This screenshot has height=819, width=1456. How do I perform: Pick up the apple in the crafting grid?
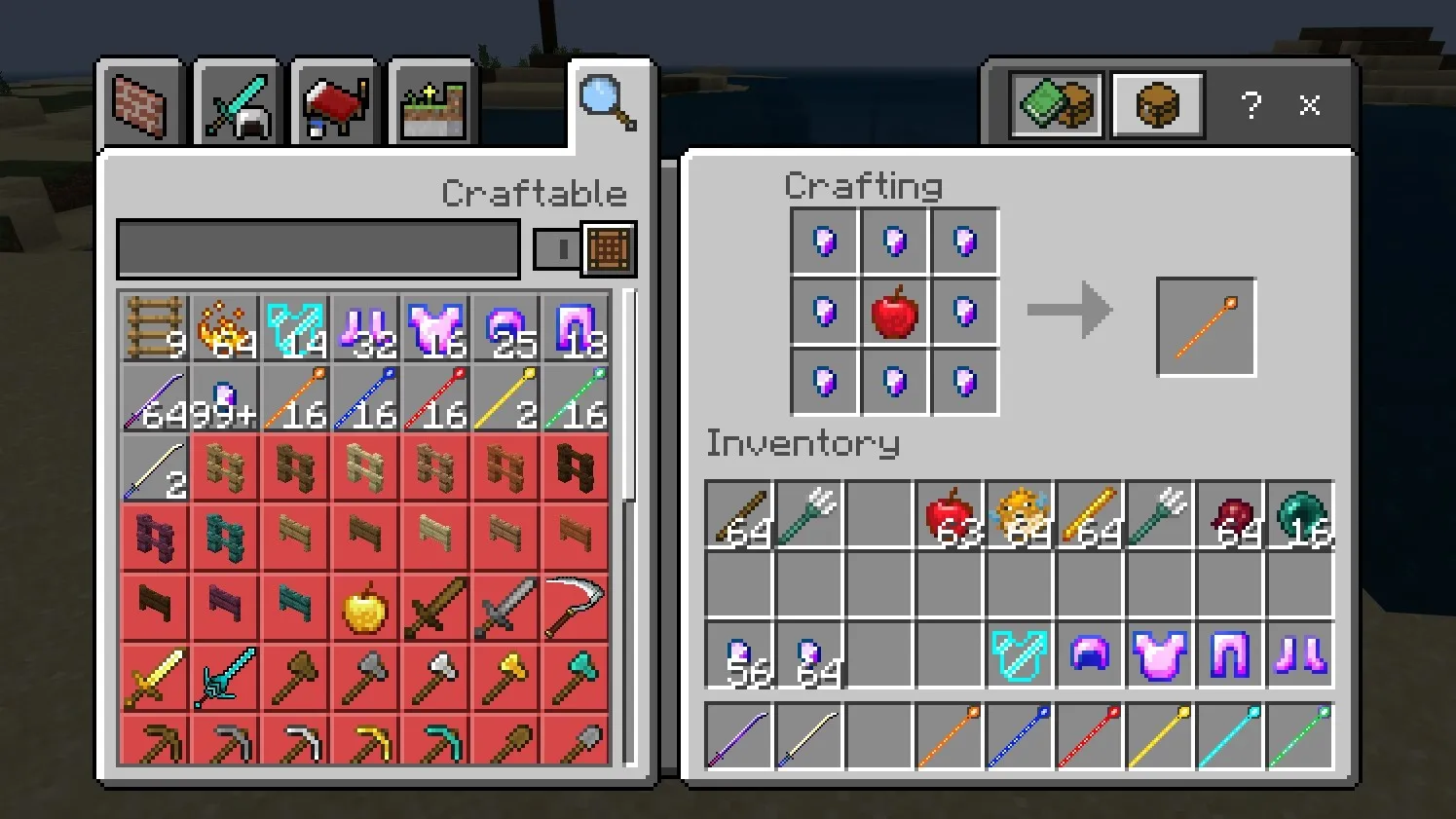point(894,312)
